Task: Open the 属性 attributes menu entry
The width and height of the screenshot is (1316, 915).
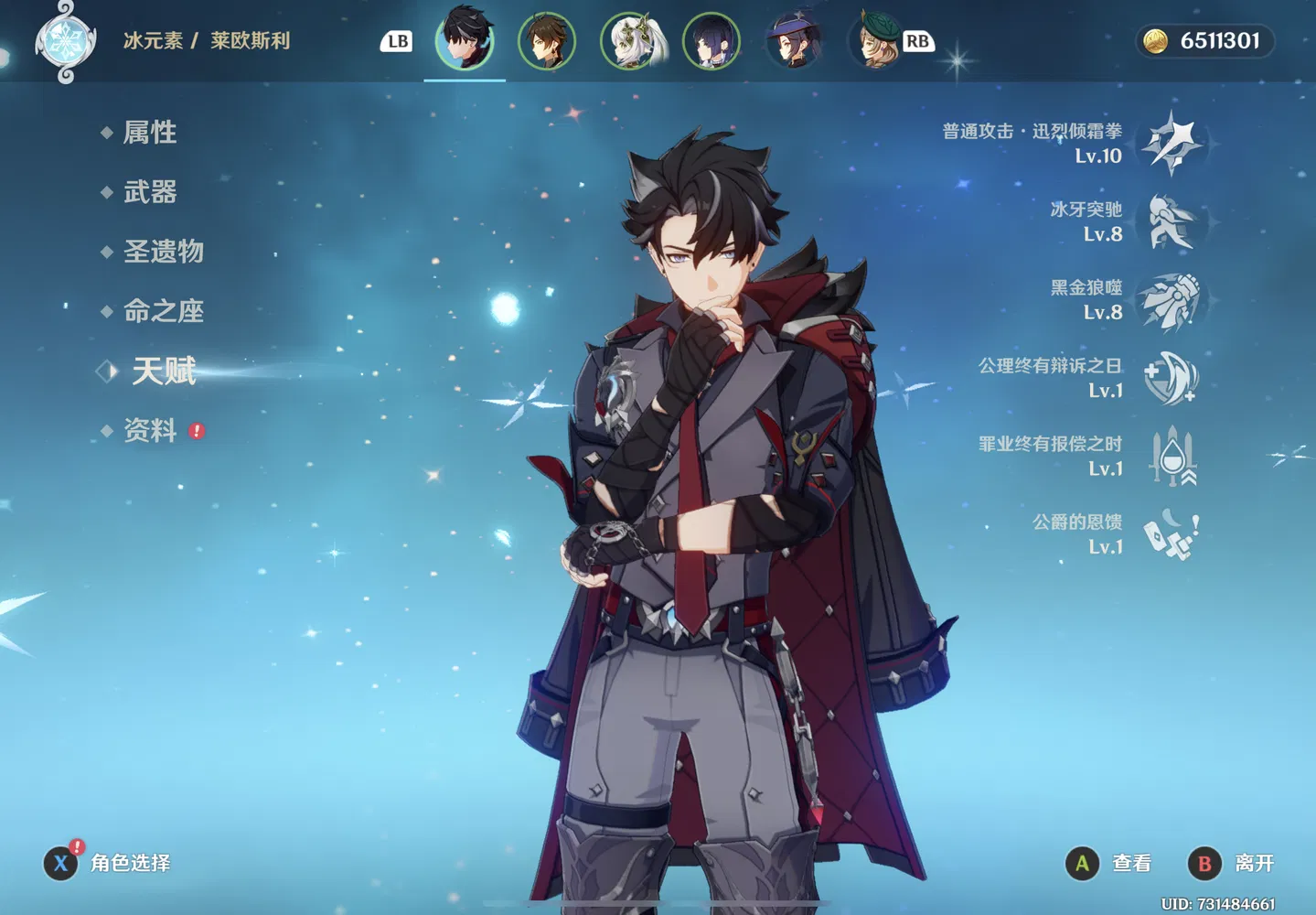Action: tap(150, 133)
